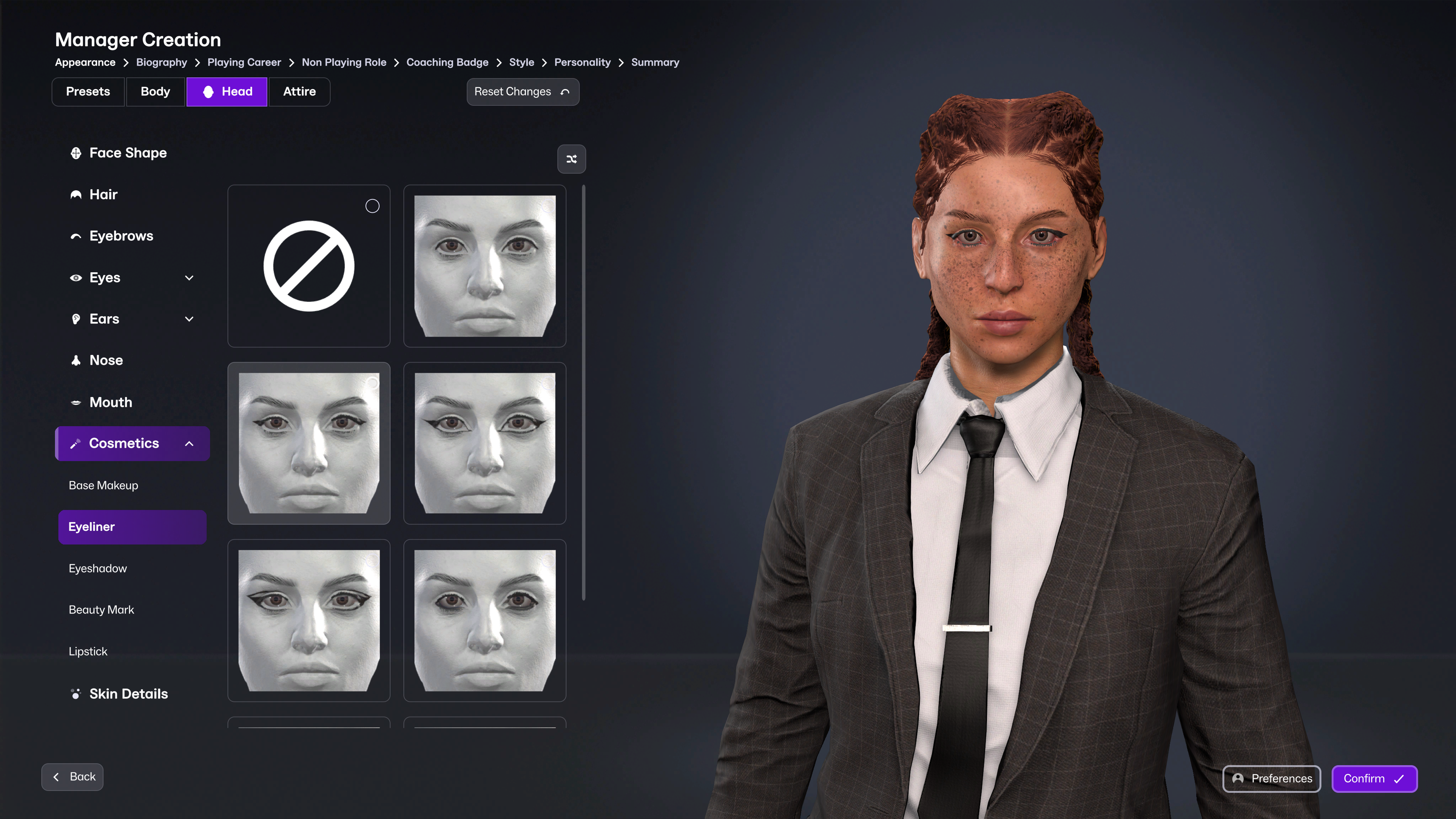Click the Reset Changes button
Image resolution: width=1456 pixels, height=819 pixels.
522,91
